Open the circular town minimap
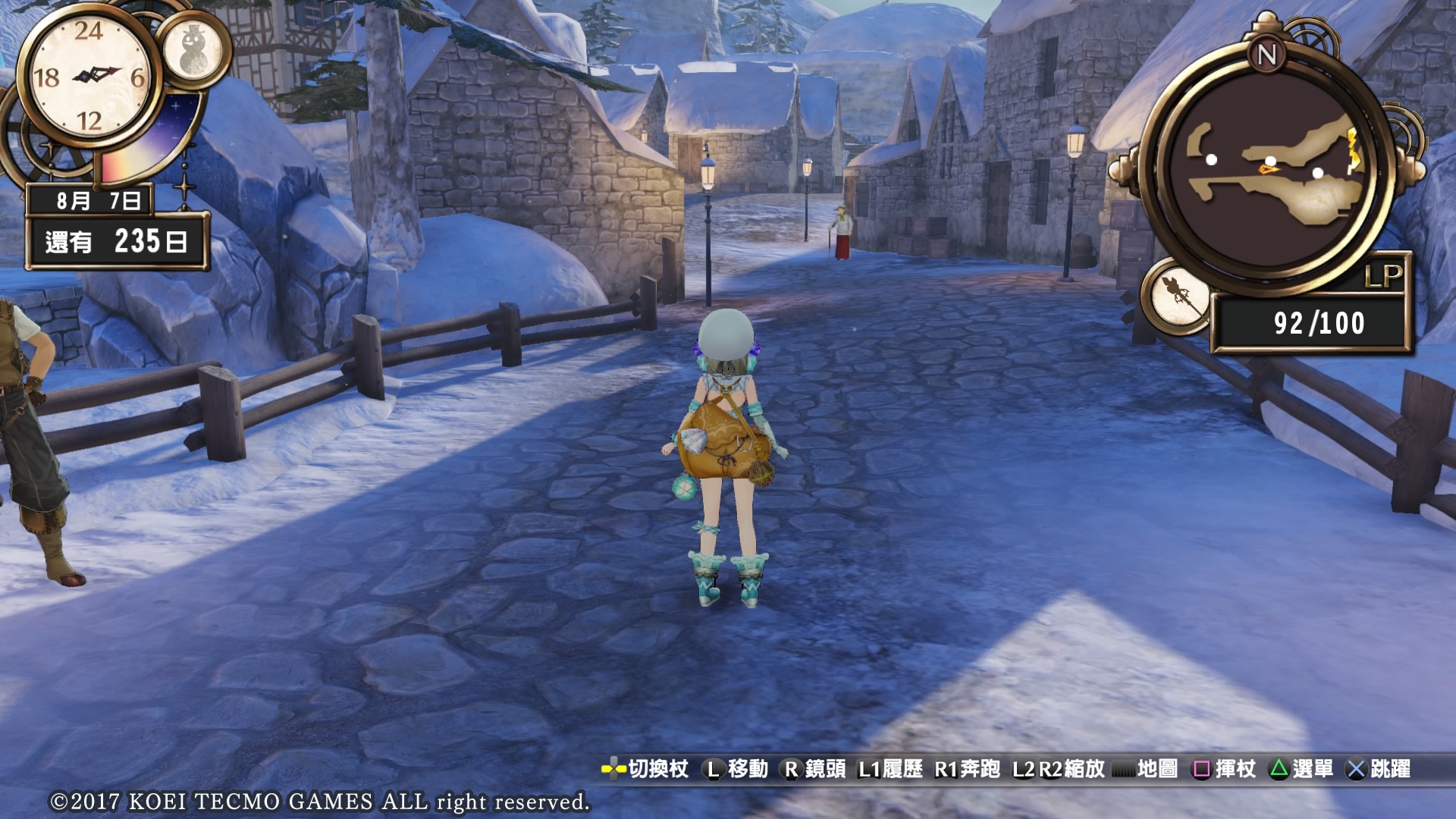Viewport: 1456px width, 819px height. click(x=1266, y=171)
